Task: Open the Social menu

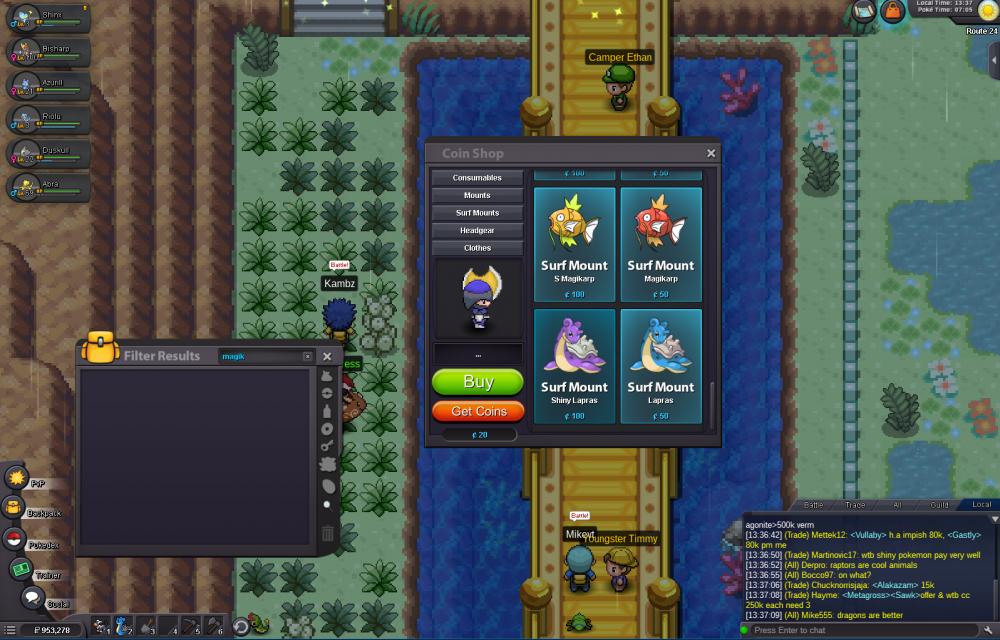Action: point(32,599)
